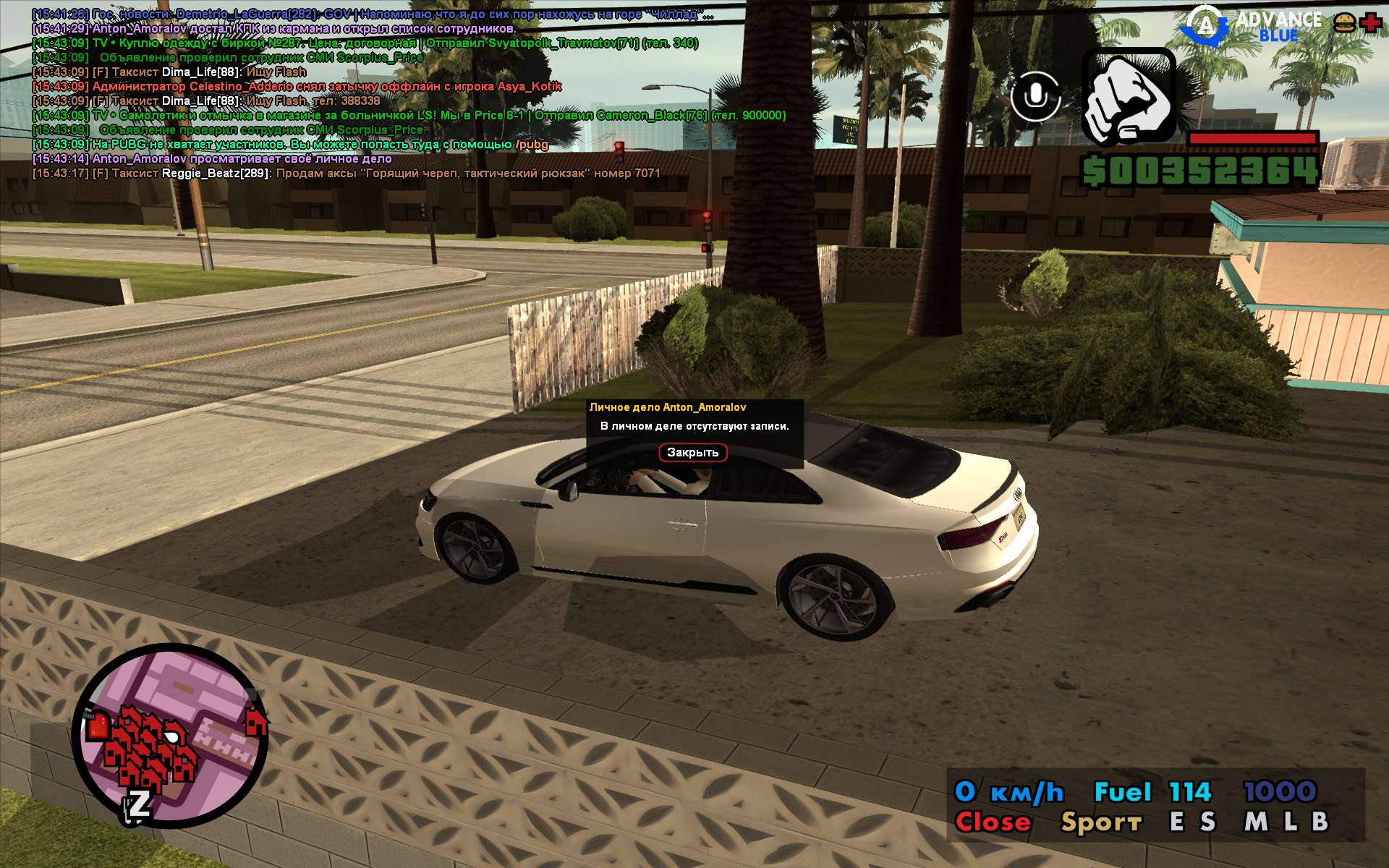Switch the Sport driving mode indicator
Image resolution: width=1389 pixels, height=868 pixels.
[1101, 822]
